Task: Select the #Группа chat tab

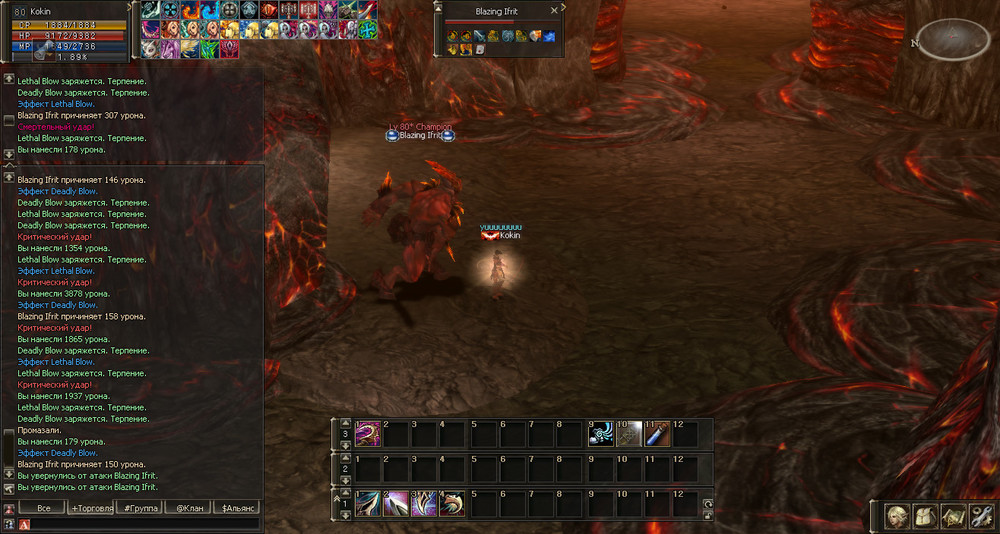Action: pyautogui.click(x=139, y=508)
